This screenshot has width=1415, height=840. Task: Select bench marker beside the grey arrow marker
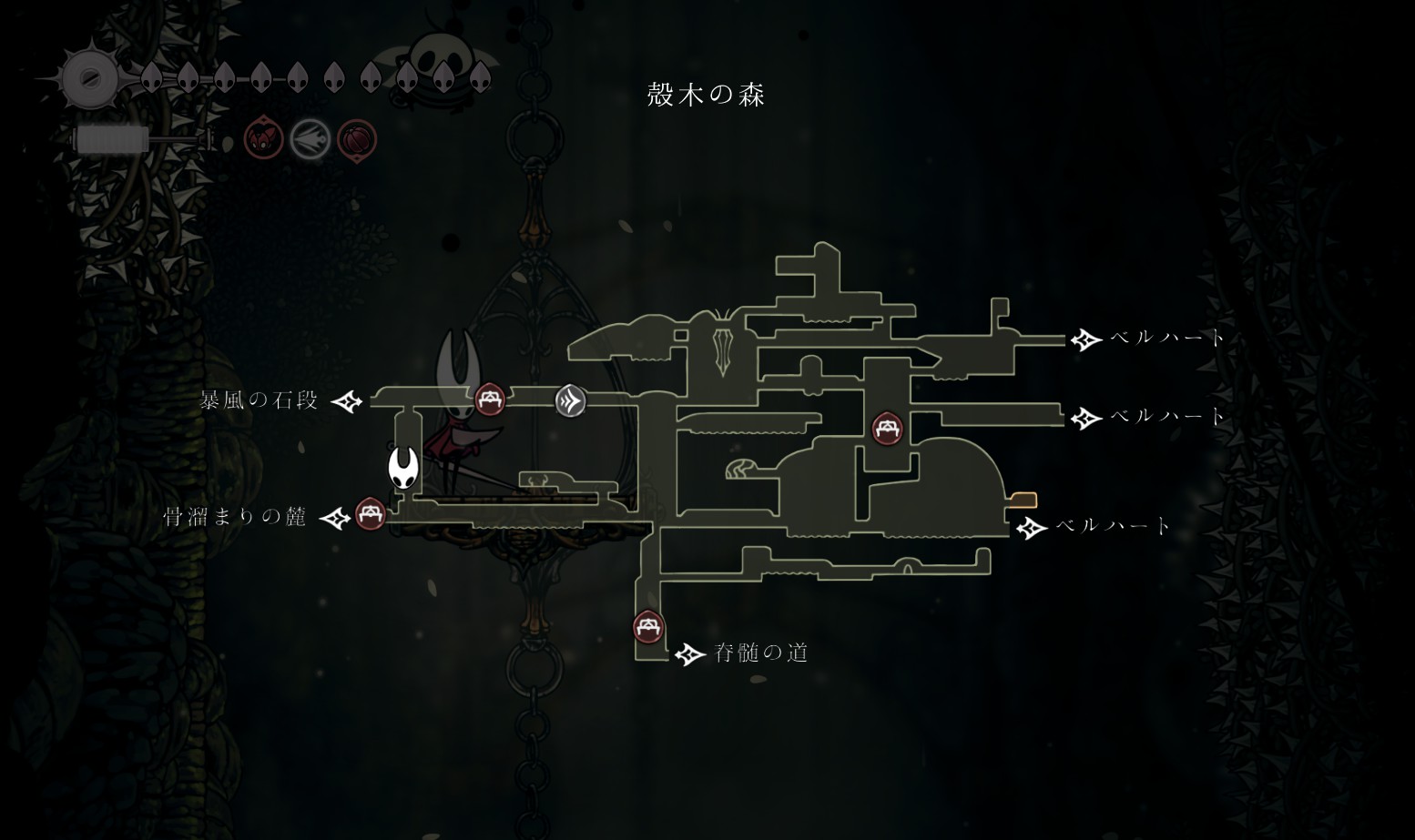(490, 398)
